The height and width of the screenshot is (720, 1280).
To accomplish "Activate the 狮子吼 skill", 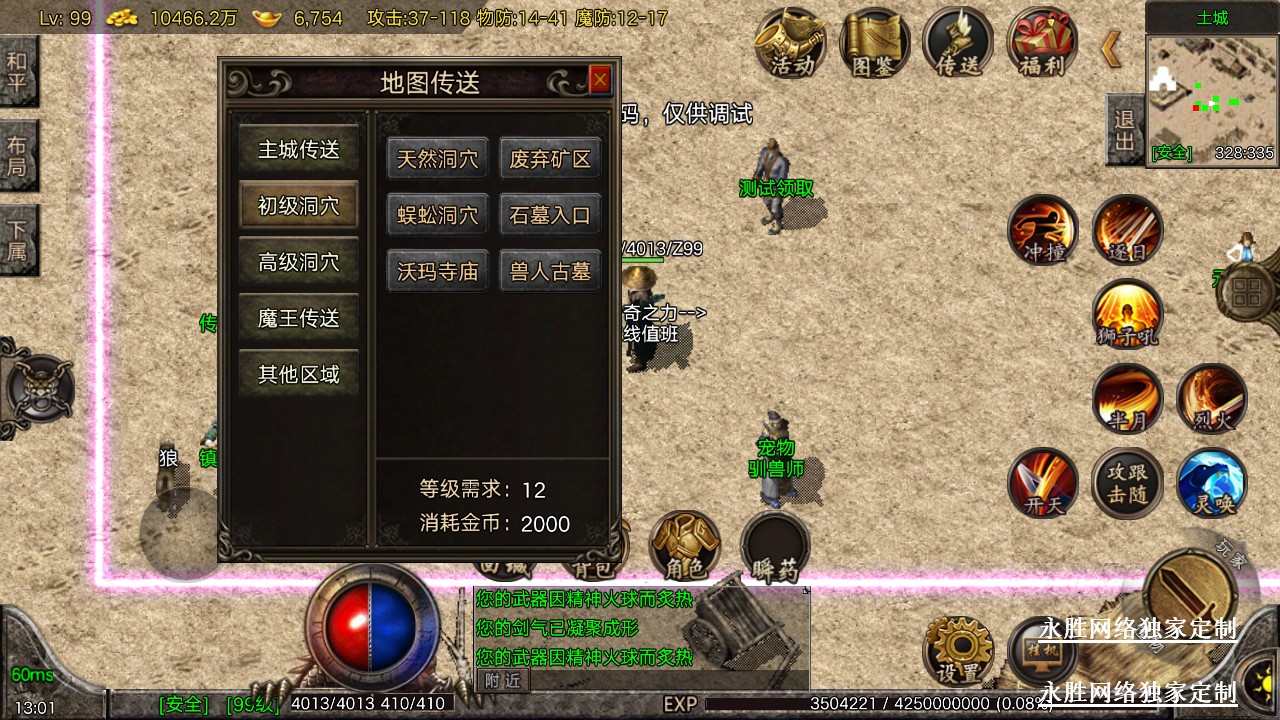I will (1127, 313).
